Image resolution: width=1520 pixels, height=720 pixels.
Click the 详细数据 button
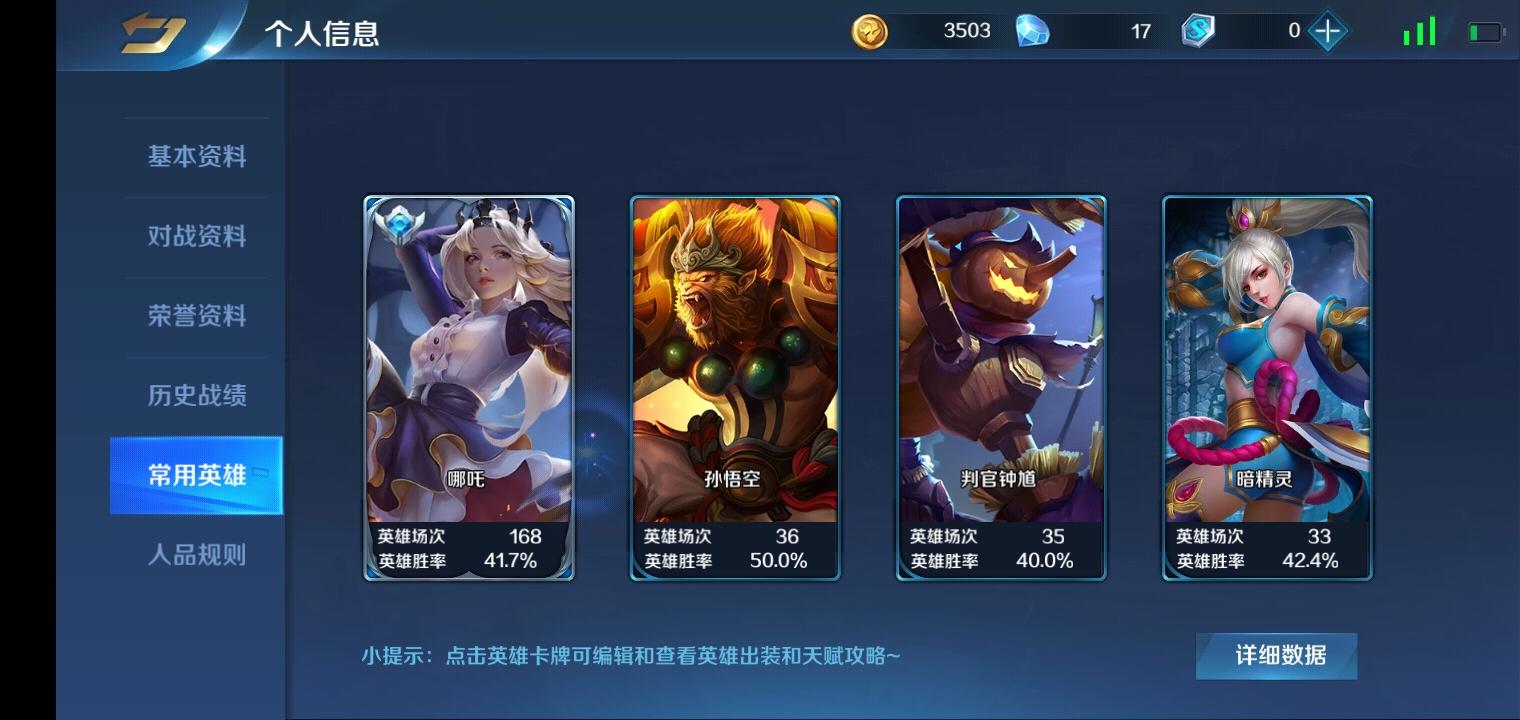click(1275, 654)
